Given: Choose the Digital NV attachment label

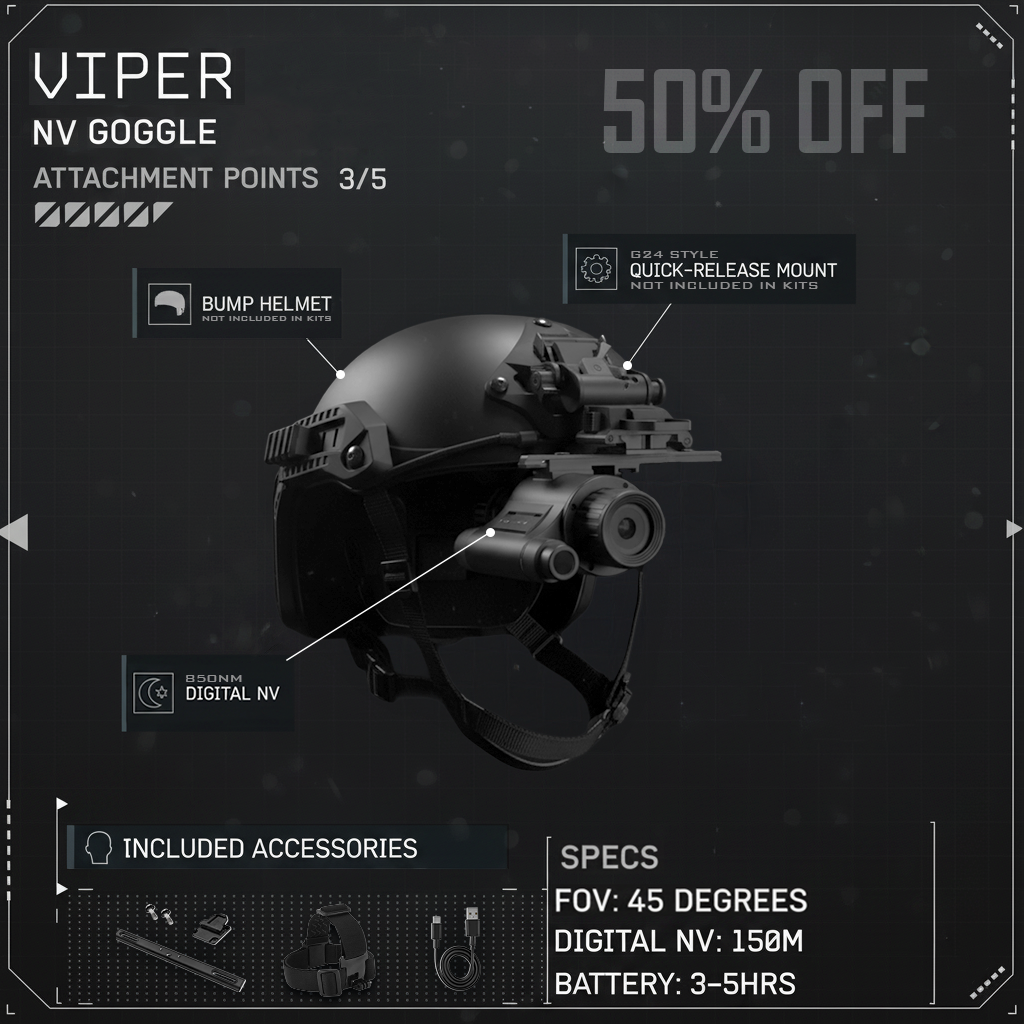Looking at the screenshot, I should pyautogui.click(x=208, y=692).
